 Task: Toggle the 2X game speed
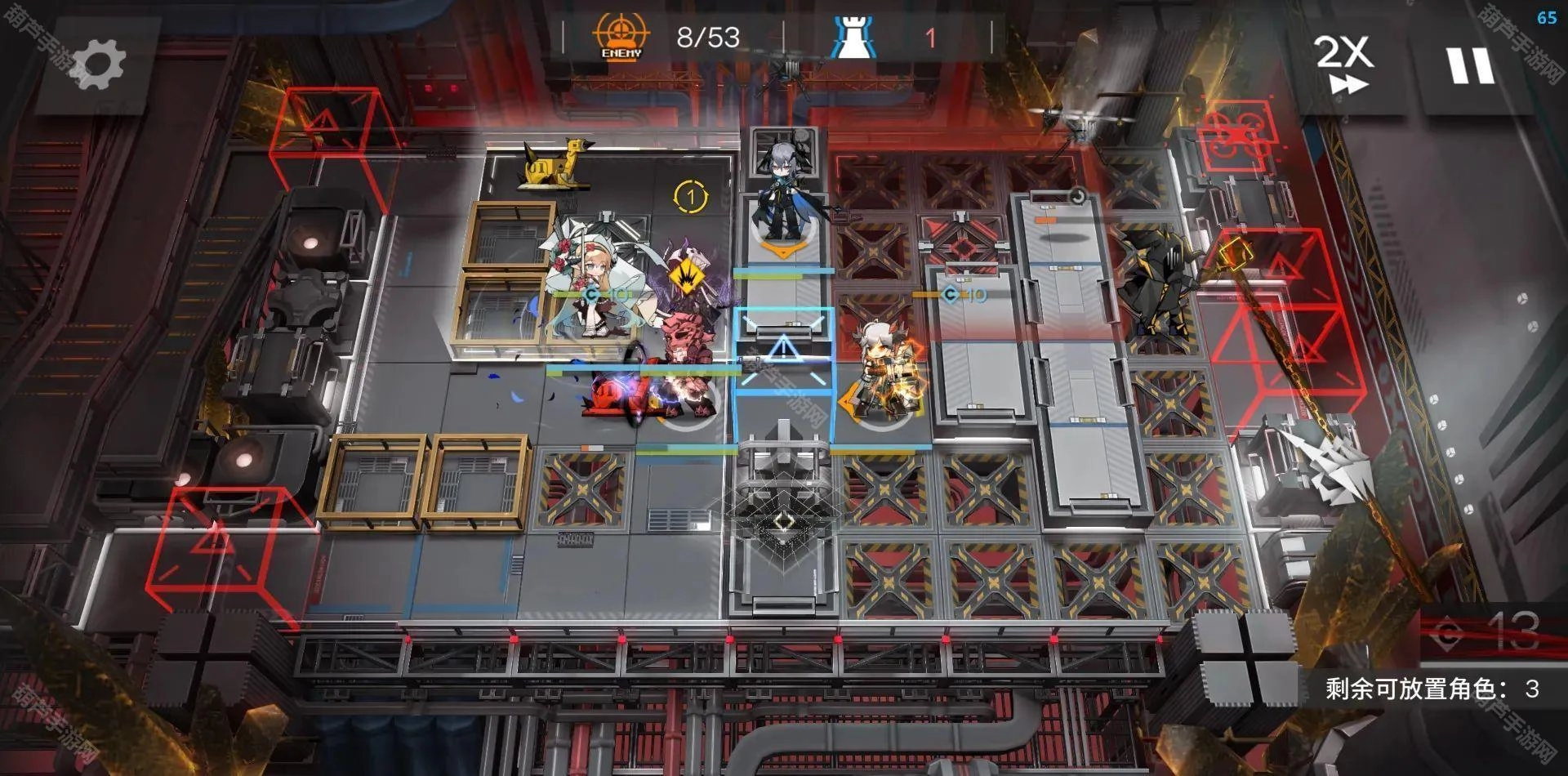pyautogui.click(x=1343, y=64)
